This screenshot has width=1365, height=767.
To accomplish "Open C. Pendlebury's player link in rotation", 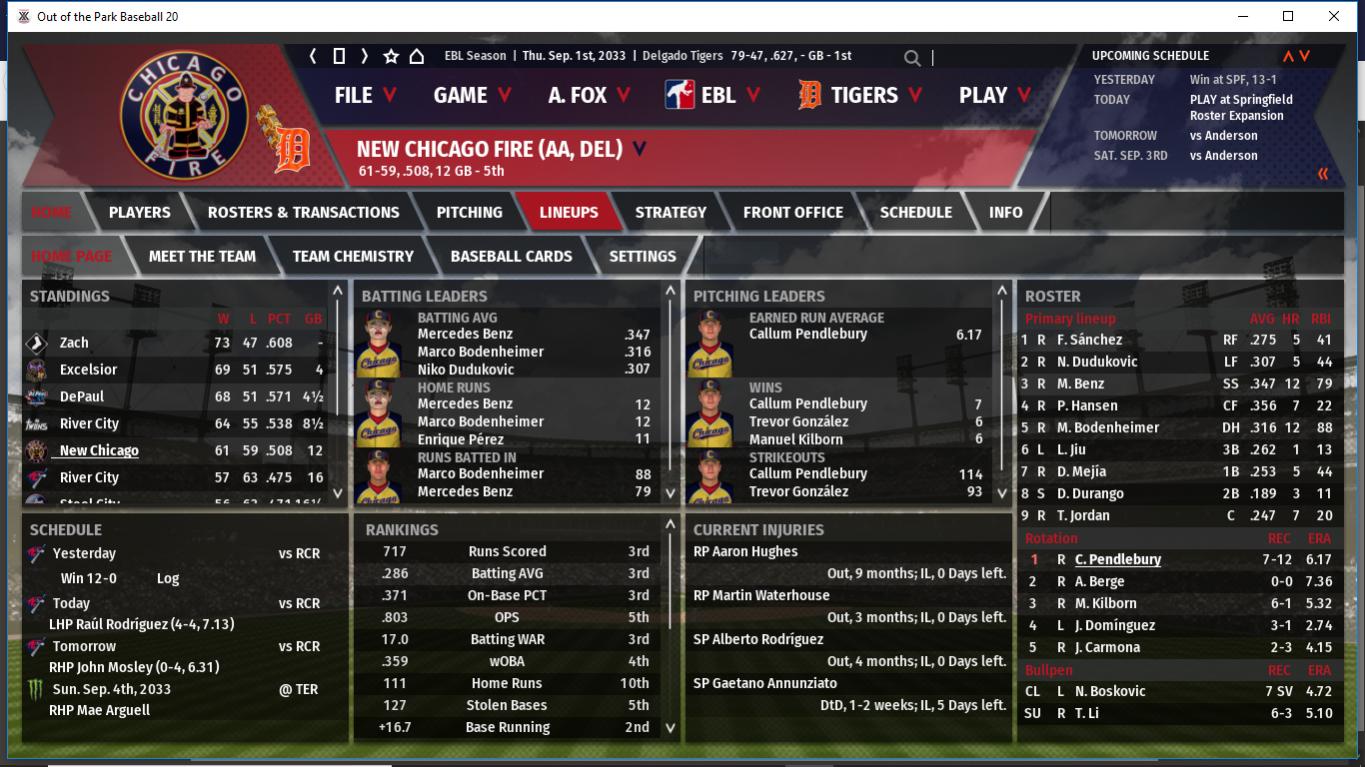I will coord(1118,560).
